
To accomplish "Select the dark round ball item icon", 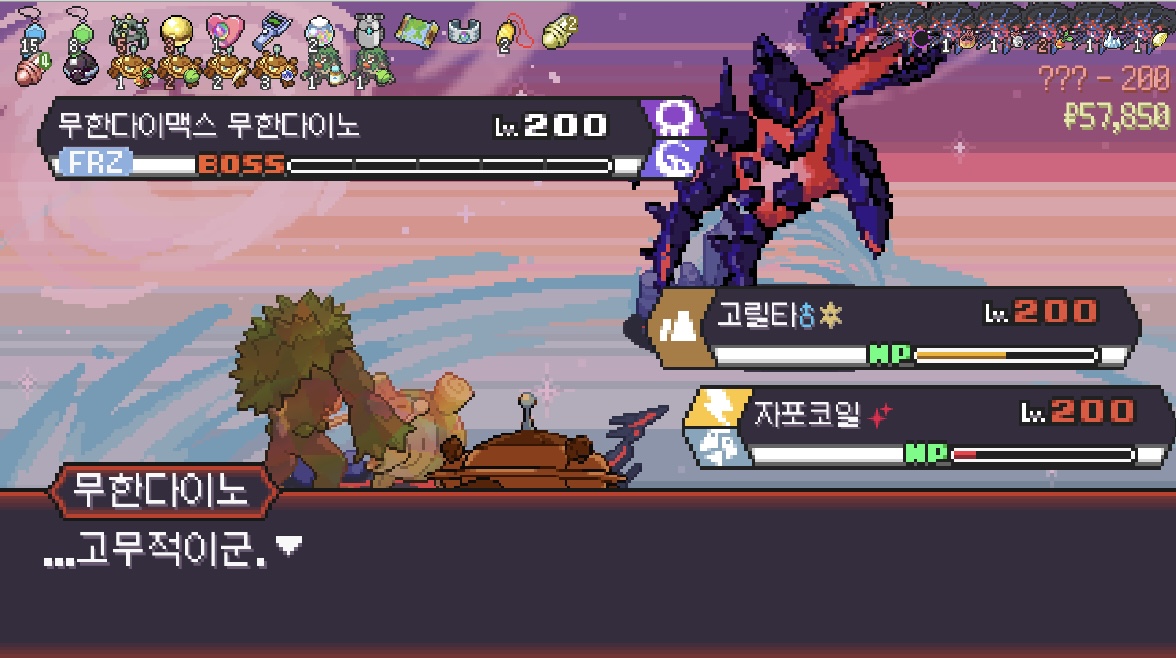I will [x=80, y=68].
